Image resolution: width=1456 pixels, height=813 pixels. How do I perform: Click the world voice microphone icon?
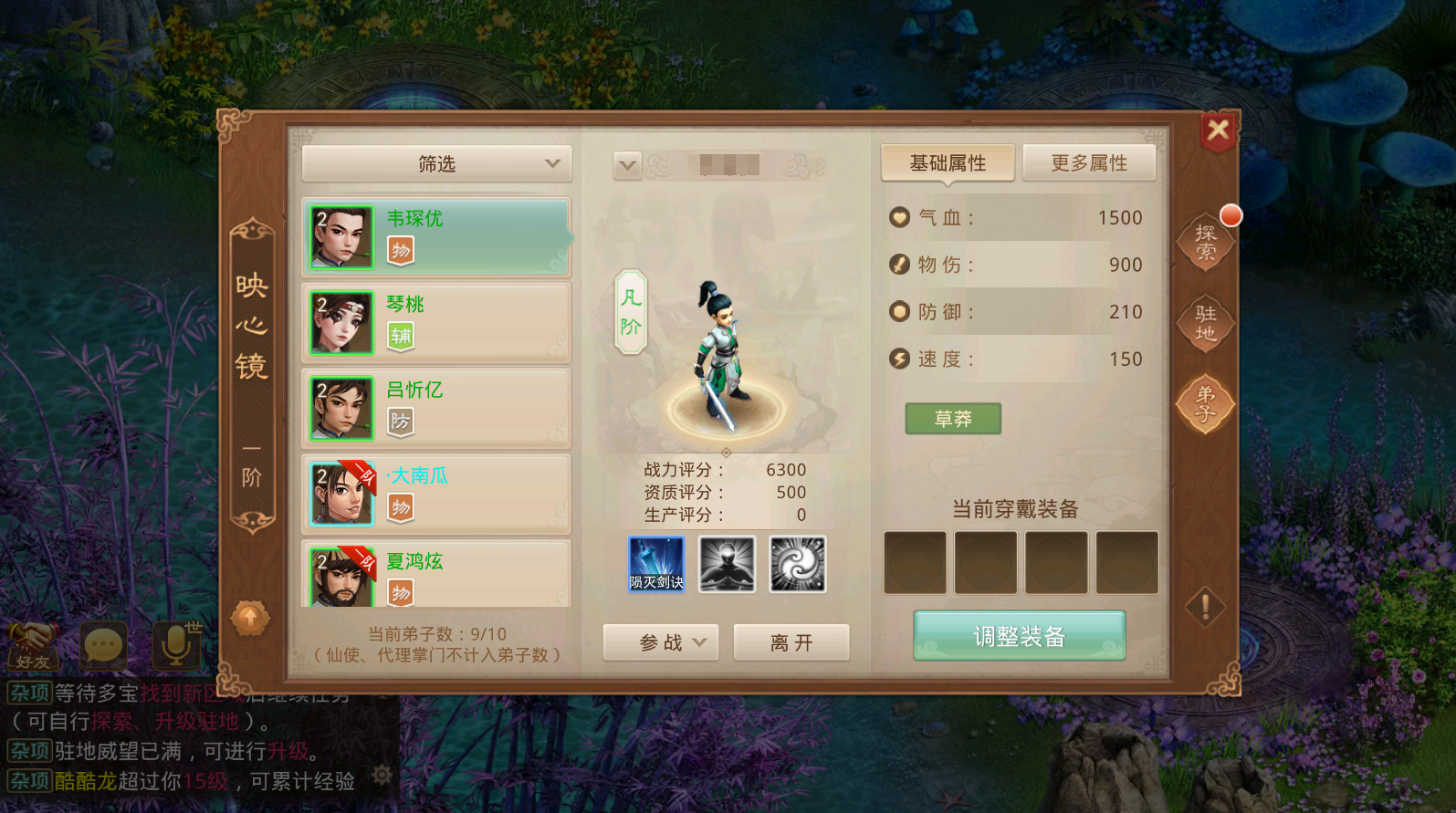point(174,646)
